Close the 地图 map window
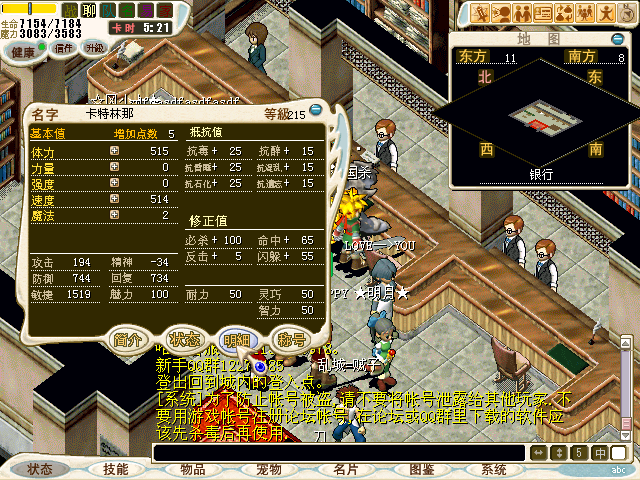Screen dimensions: 640x480 [618, 38]
